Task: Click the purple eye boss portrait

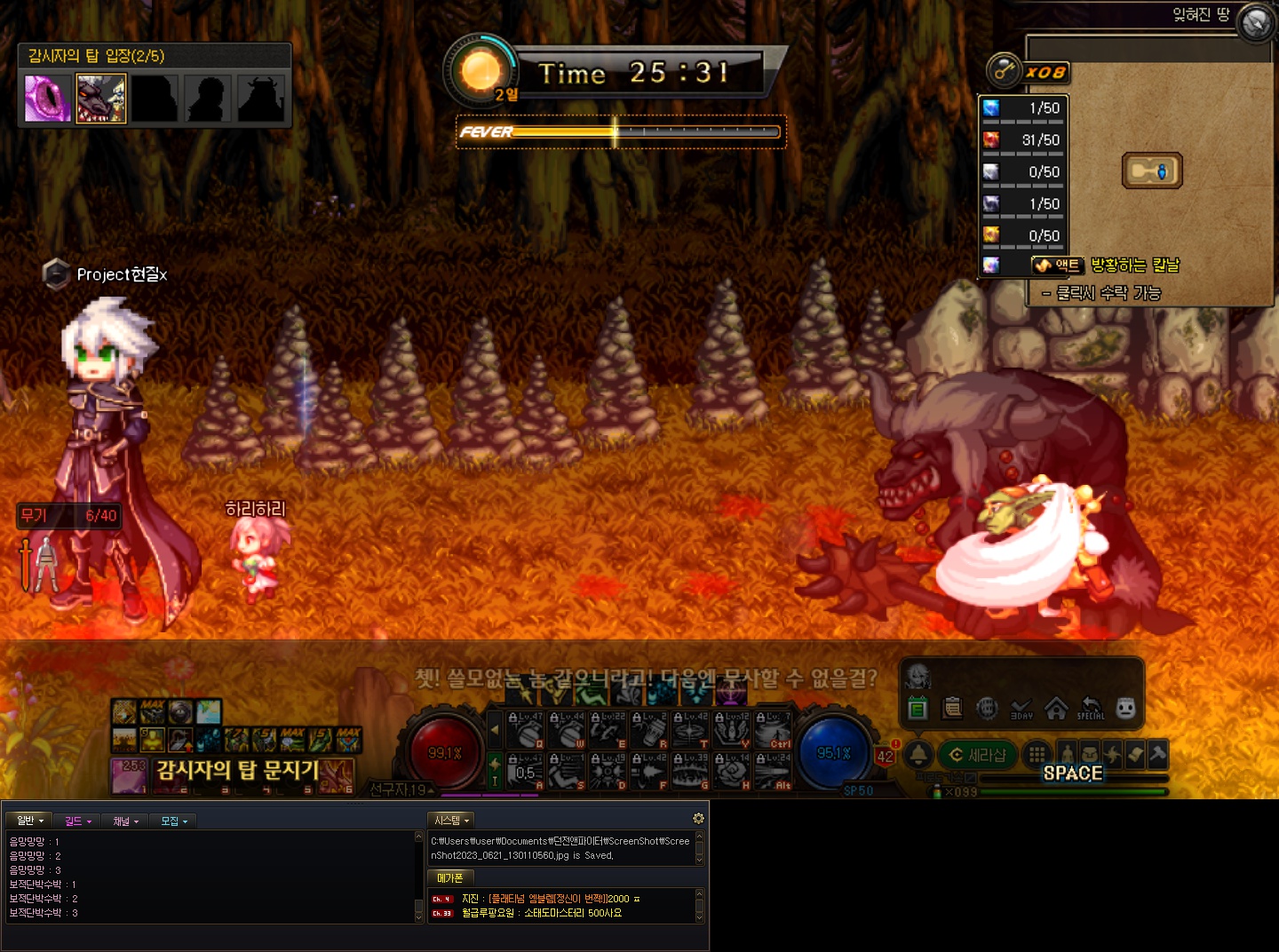Action: coord(48,98)
